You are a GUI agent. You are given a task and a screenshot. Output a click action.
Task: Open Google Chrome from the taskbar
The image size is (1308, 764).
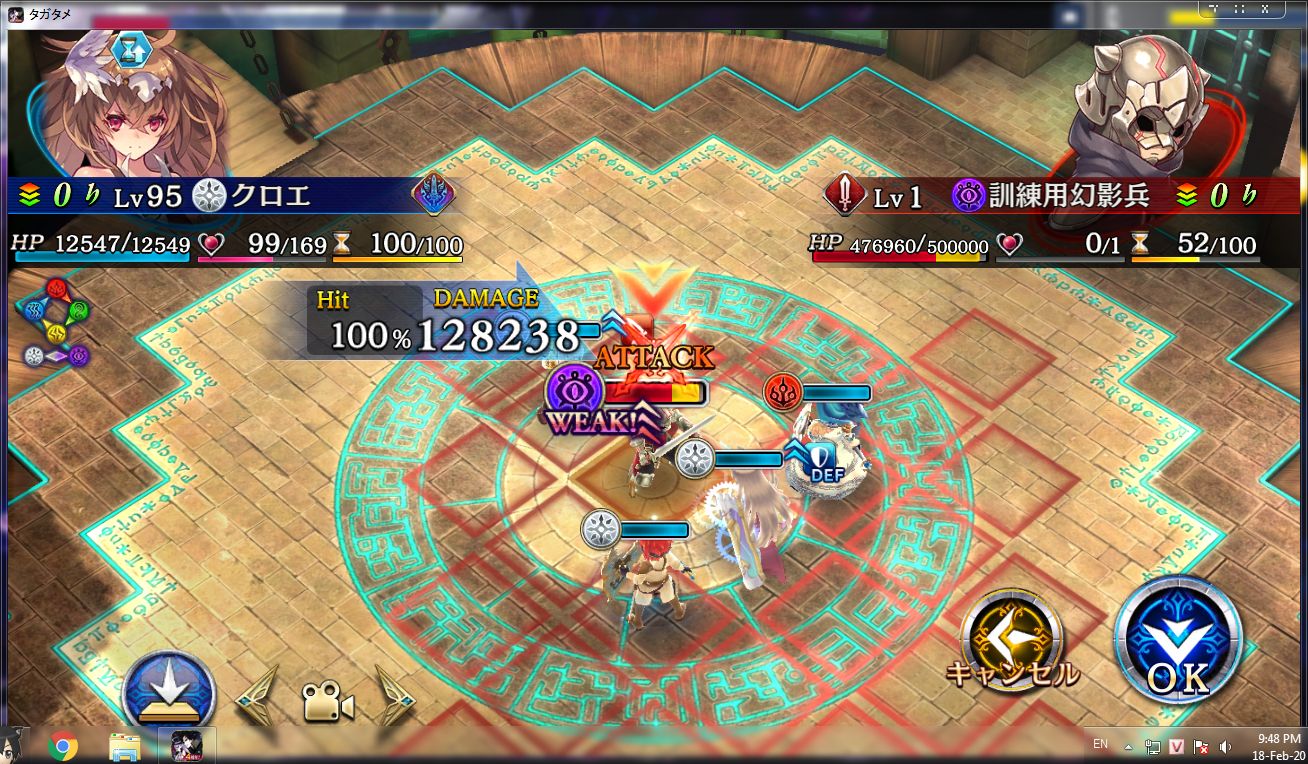pyautogui.click(x=62, y=746)
